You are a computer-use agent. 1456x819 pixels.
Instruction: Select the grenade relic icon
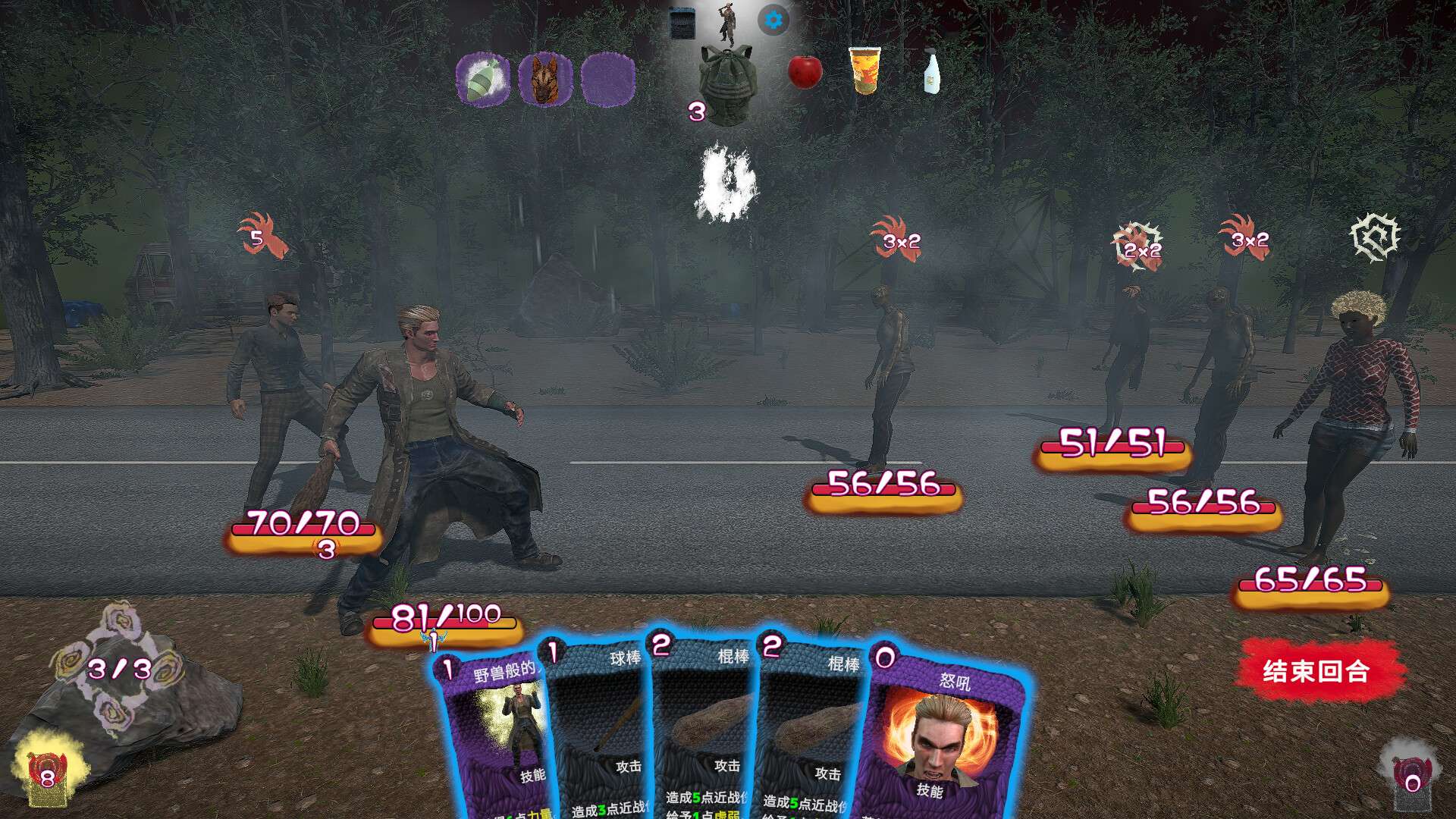[483, 79]
